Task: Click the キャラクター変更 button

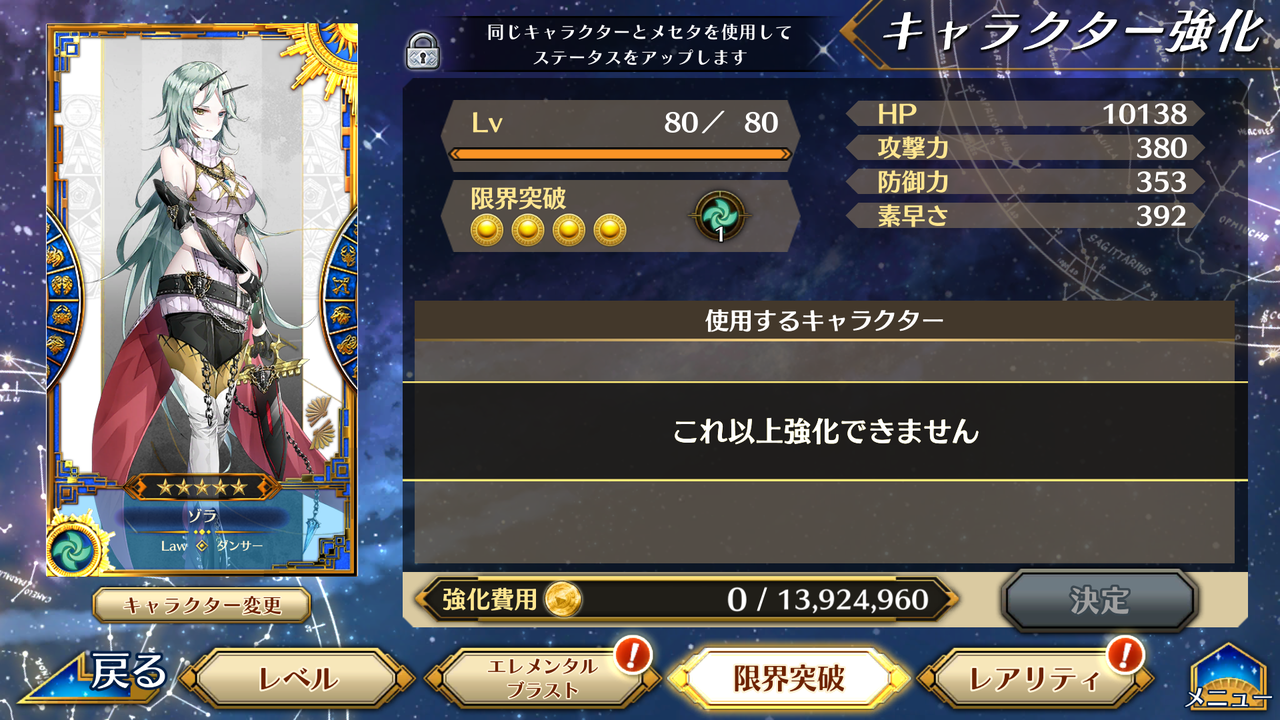Action: [x=200, y=602]
